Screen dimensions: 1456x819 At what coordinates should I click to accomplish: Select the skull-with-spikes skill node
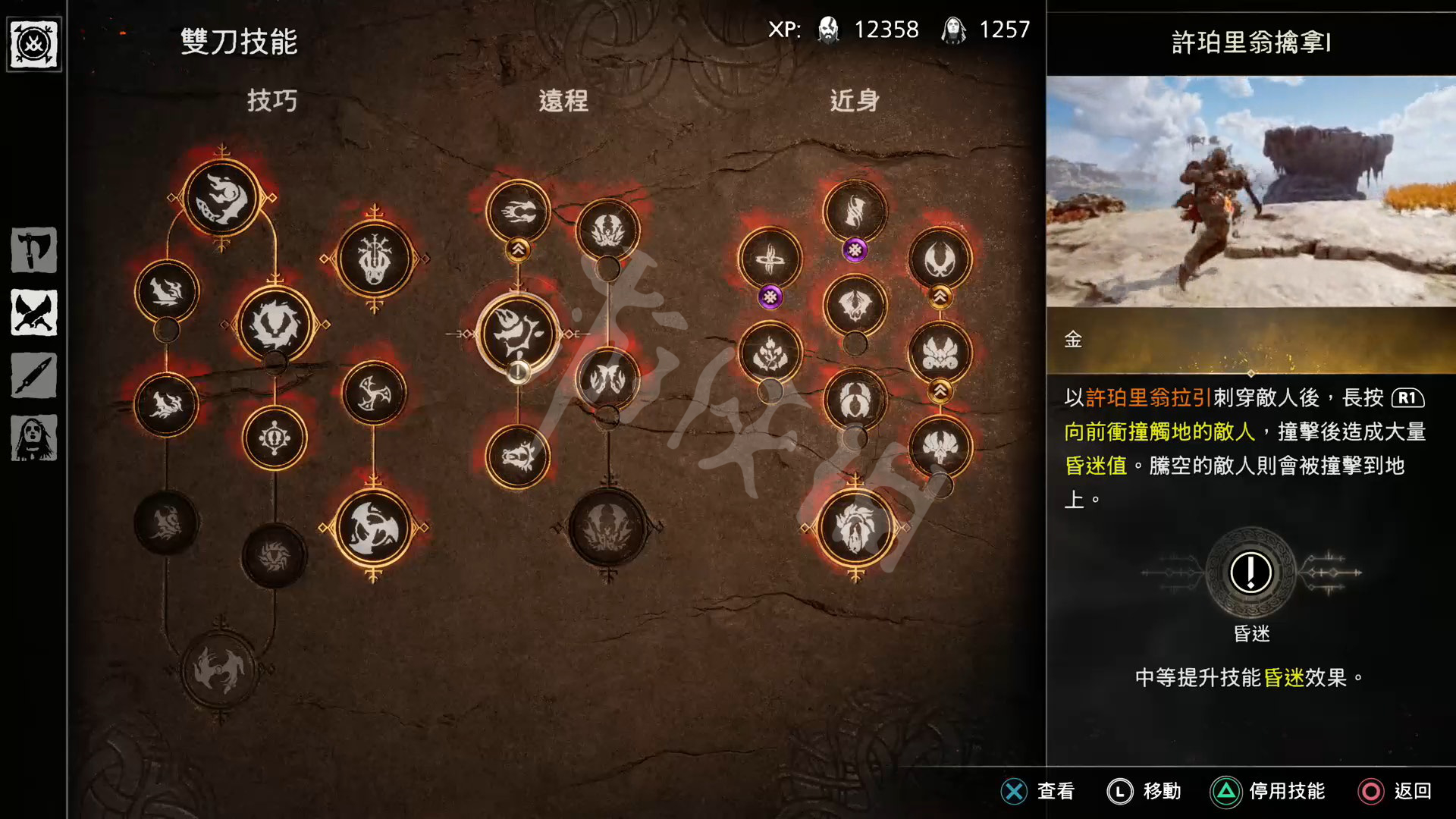pos(374,259)
